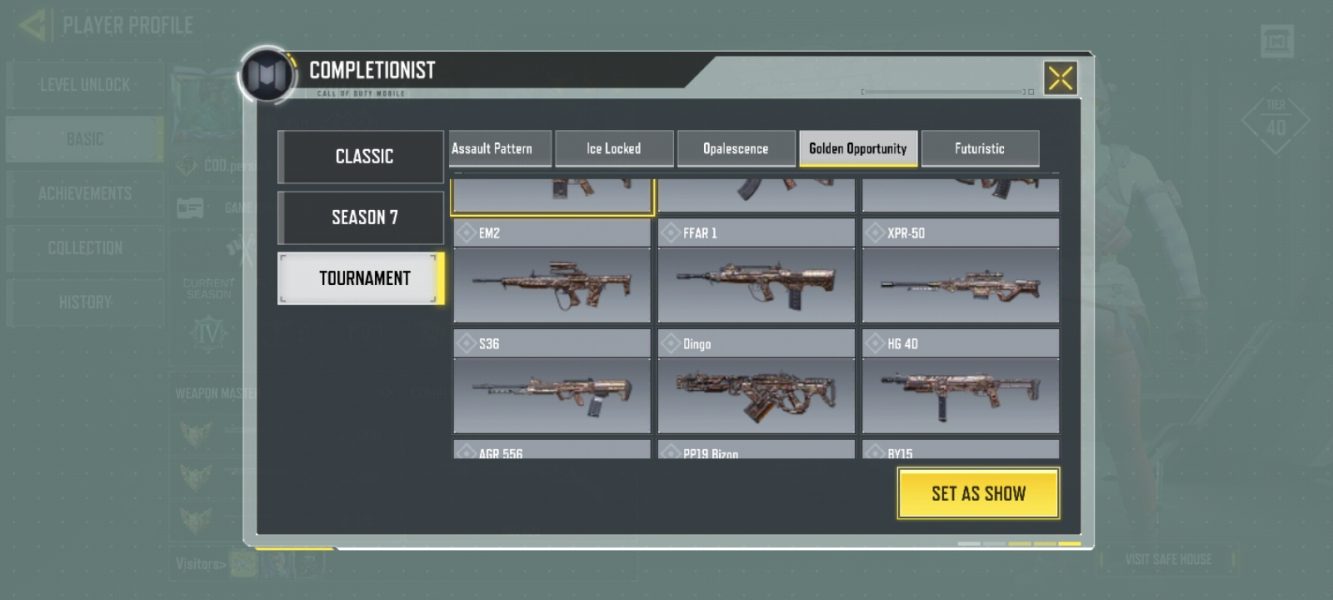Screen dimensions: 1333x600
Task: Close the Completionist window
Action: click(x=1060, y=78)
